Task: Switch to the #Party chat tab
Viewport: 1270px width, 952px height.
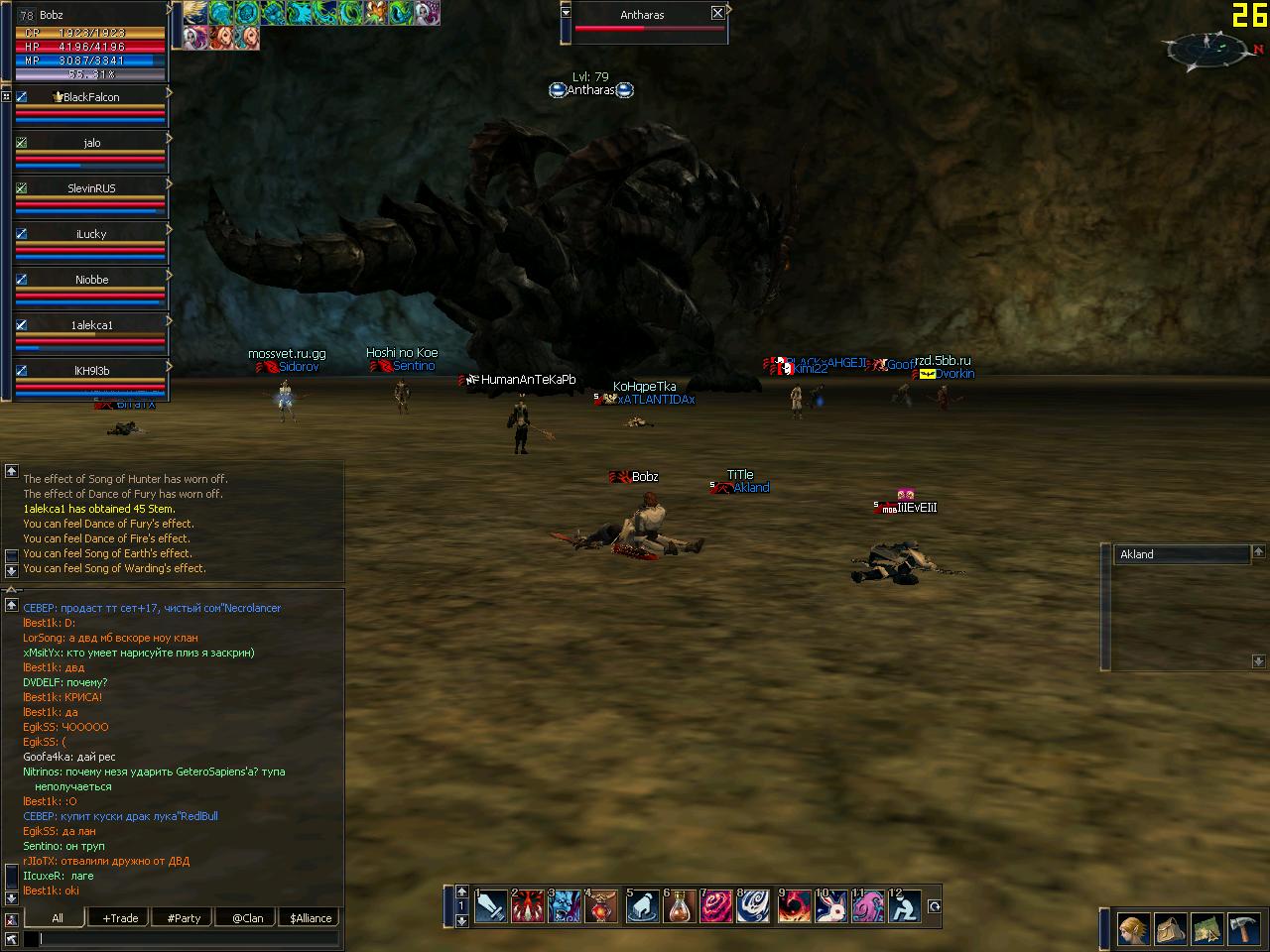Action: (x=184, y=918)
